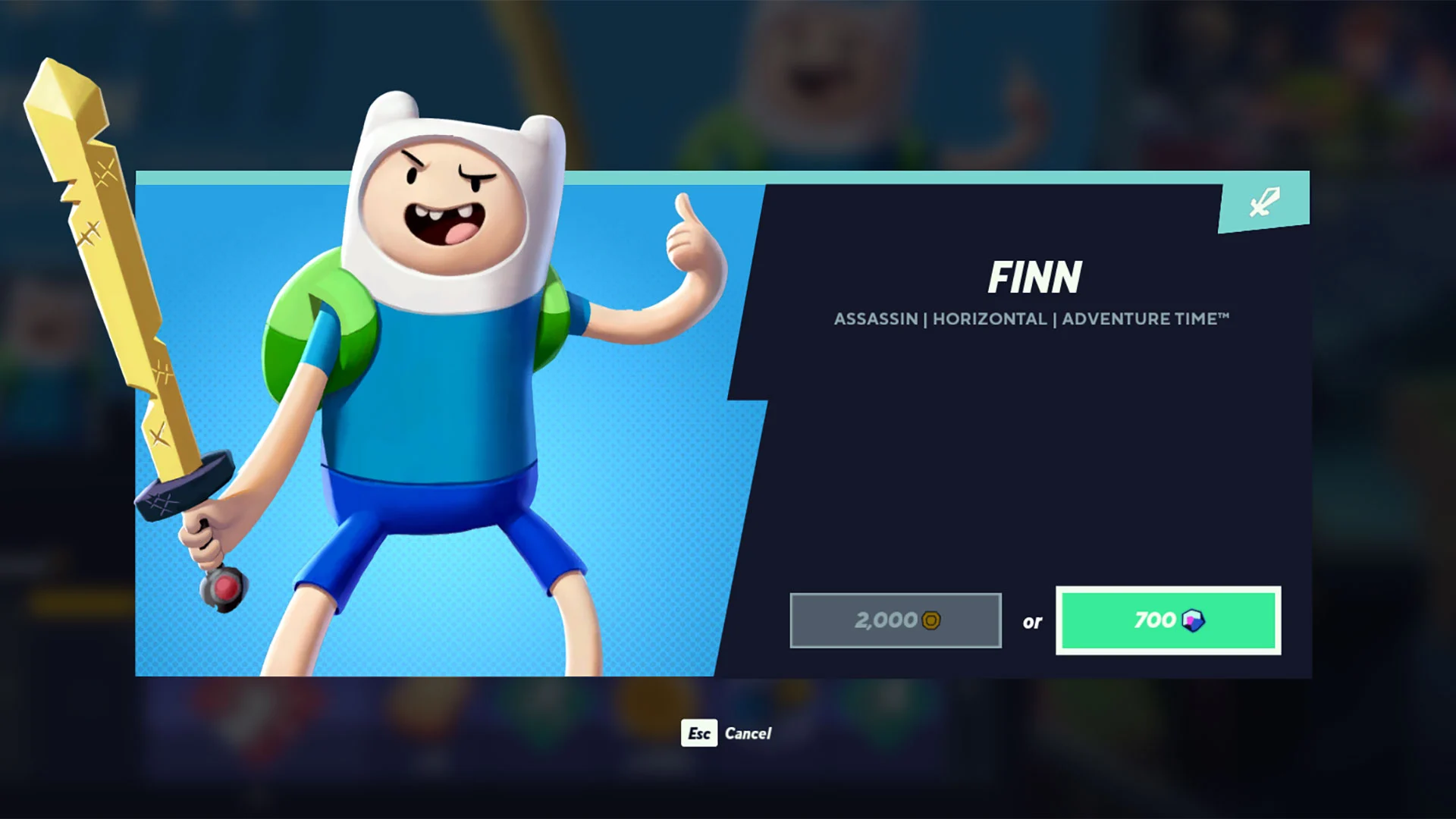Expand the ASSASSIN class details

click(875, 319)
